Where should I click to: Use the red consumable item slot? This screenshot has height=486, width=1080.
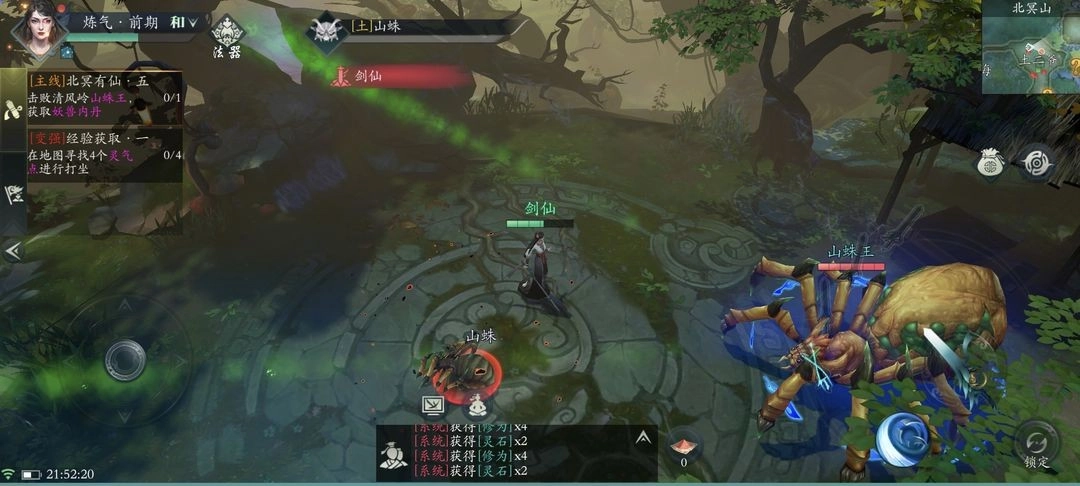684,444
